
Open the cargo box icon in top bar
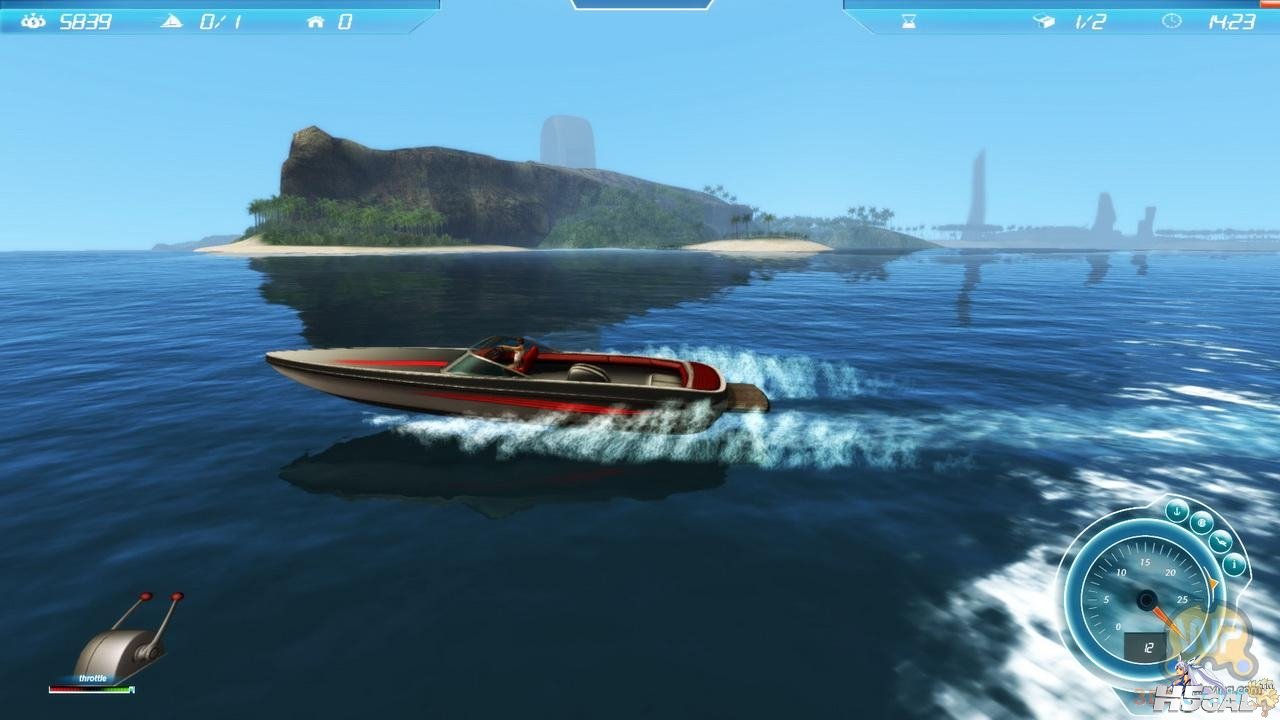pos(1043,21)
